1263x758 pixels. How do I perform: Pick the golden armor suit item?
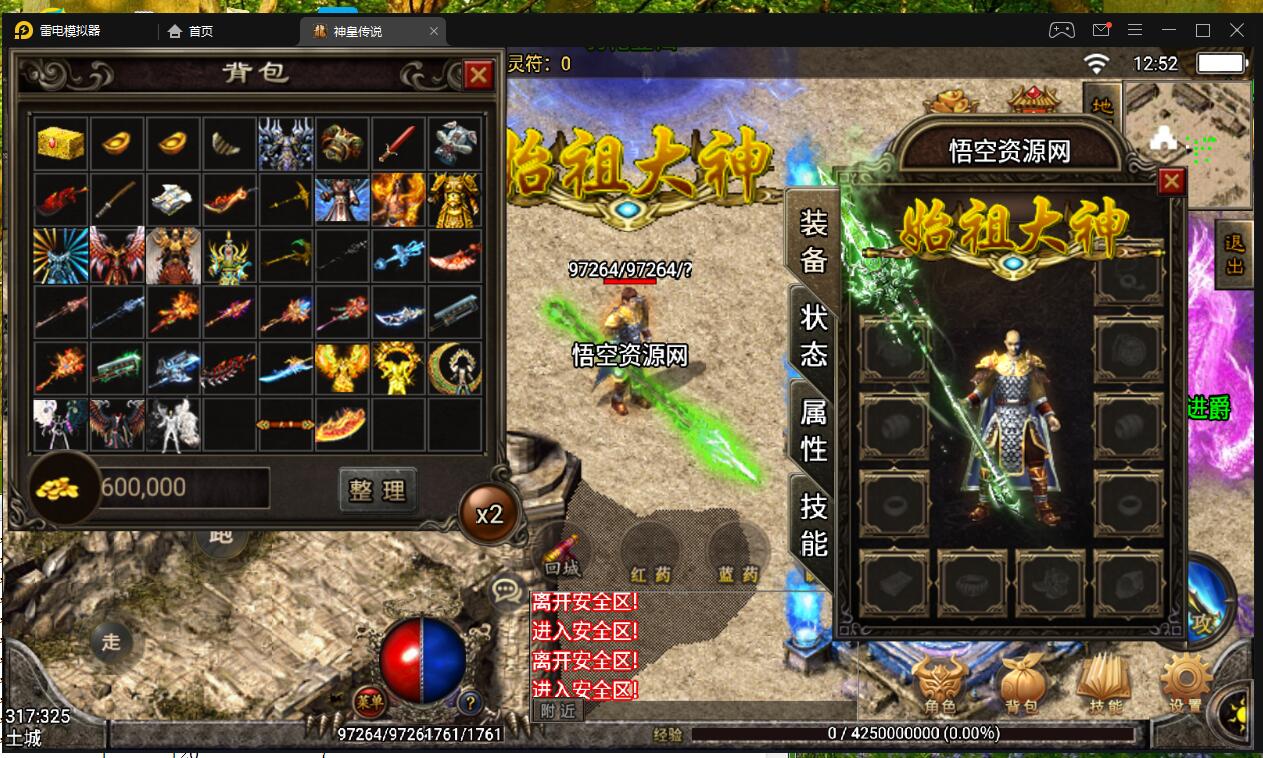tap(455, 200)
